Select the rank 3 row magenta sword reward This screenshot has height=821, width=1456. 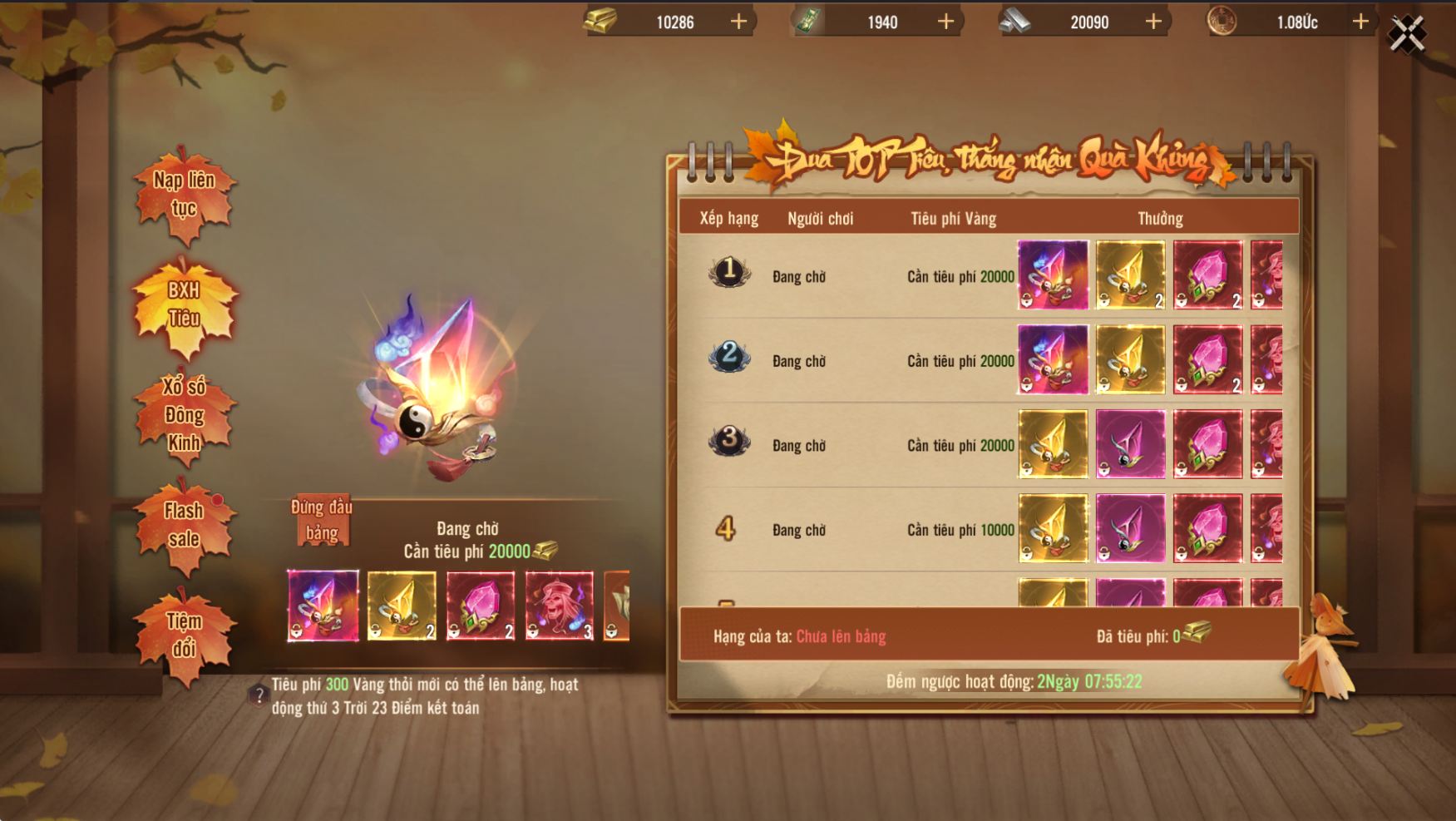1130,444
